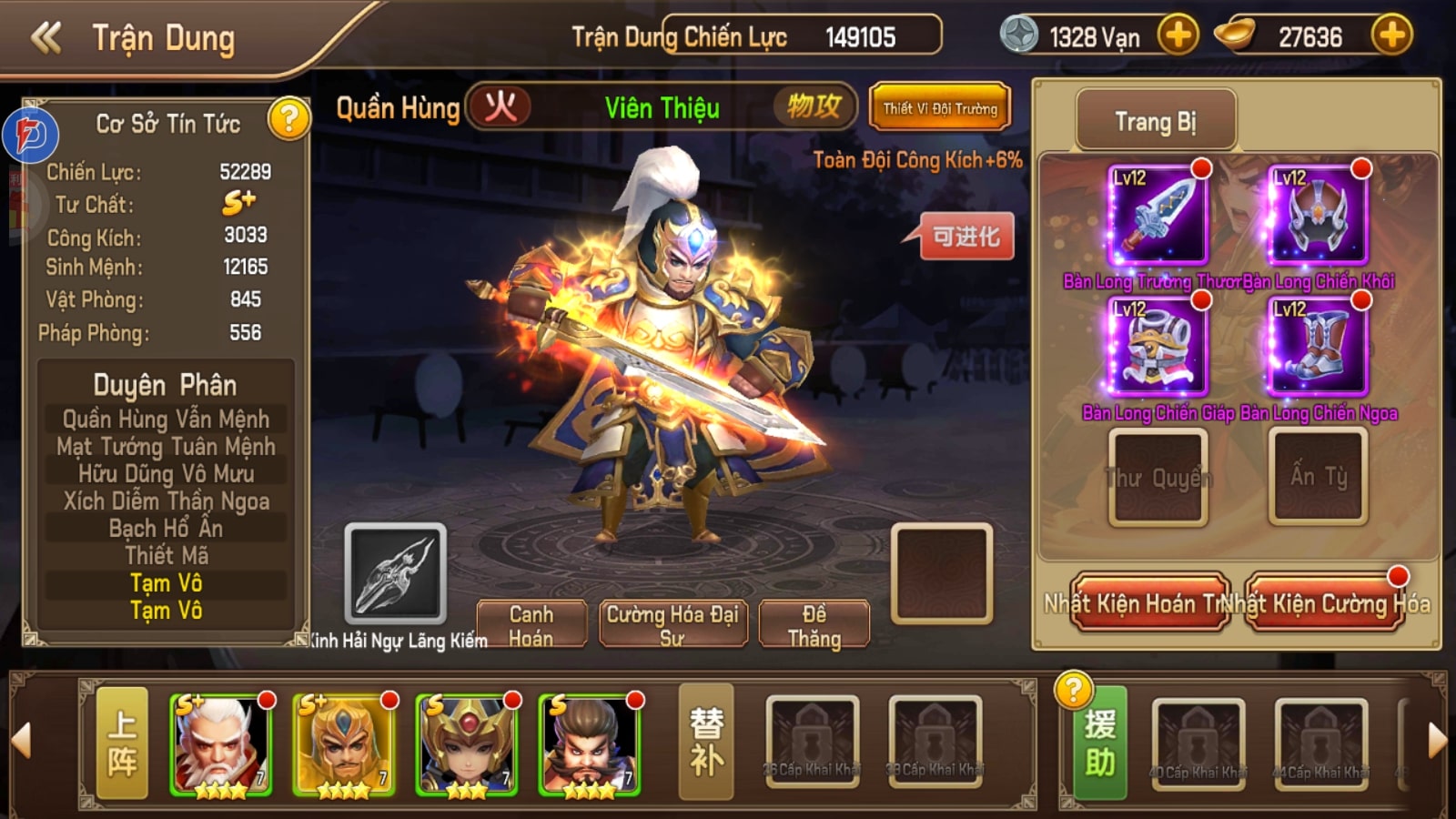Select the white-haired S+ hero portrait
The width and height of the screenshot is (1456, 819).
pyautogui.click(x=221, y=744)
